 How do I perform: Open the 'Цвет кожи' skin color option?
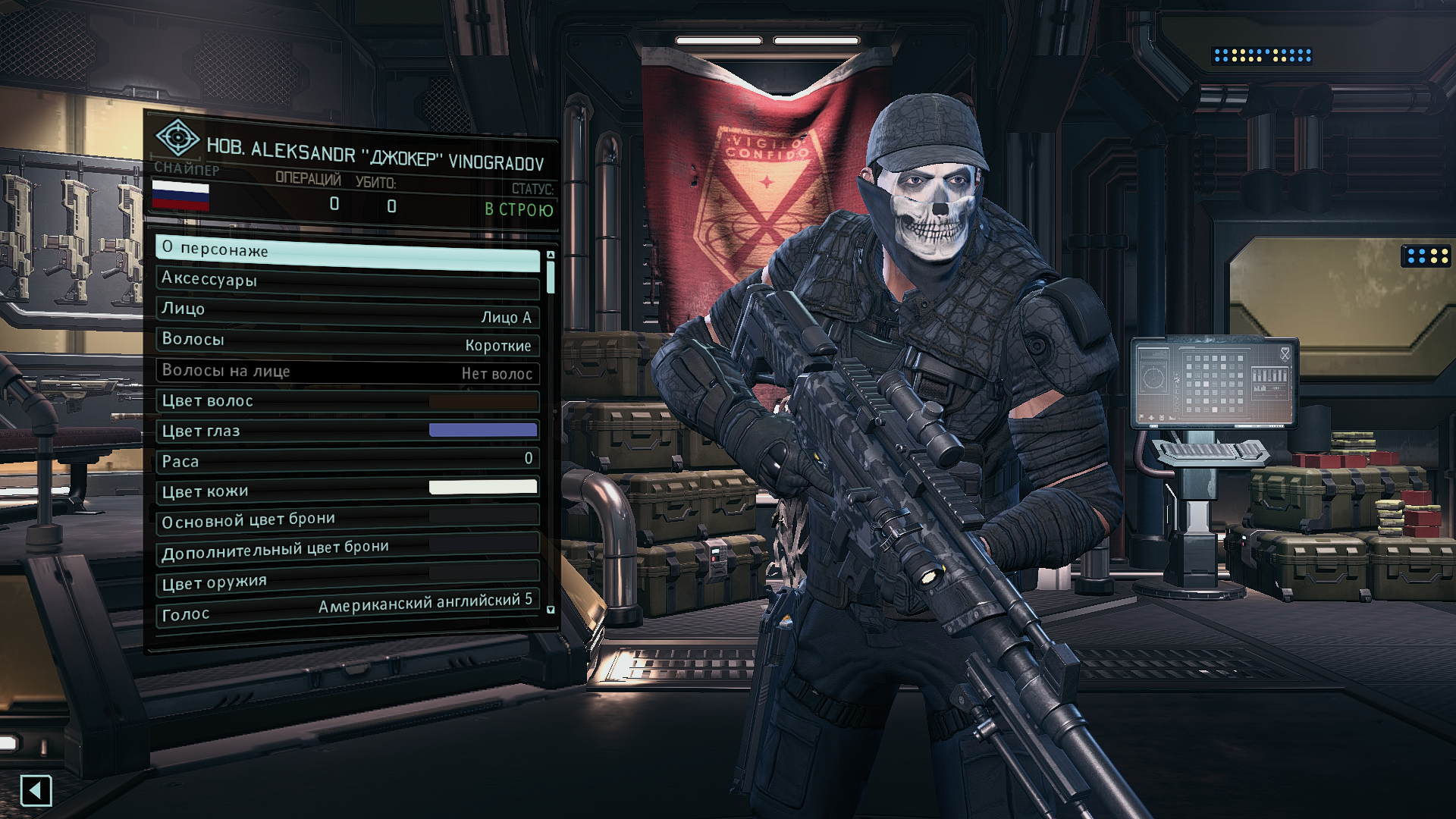click(347, 490)
